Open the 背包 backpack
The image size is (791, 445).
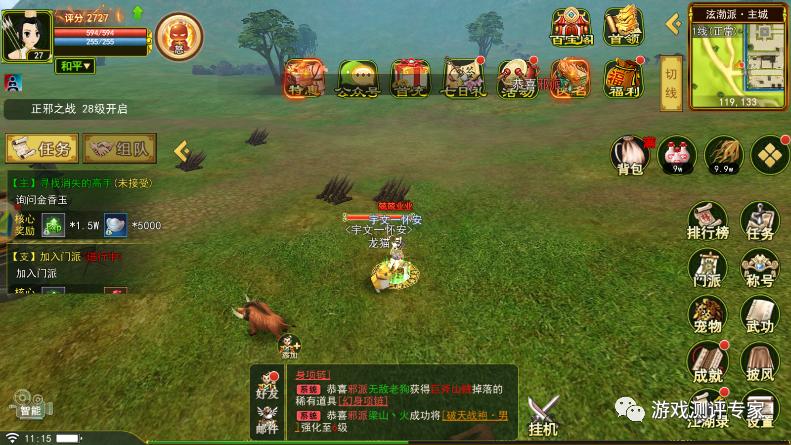pyautogui.click(x=629, y=156)
